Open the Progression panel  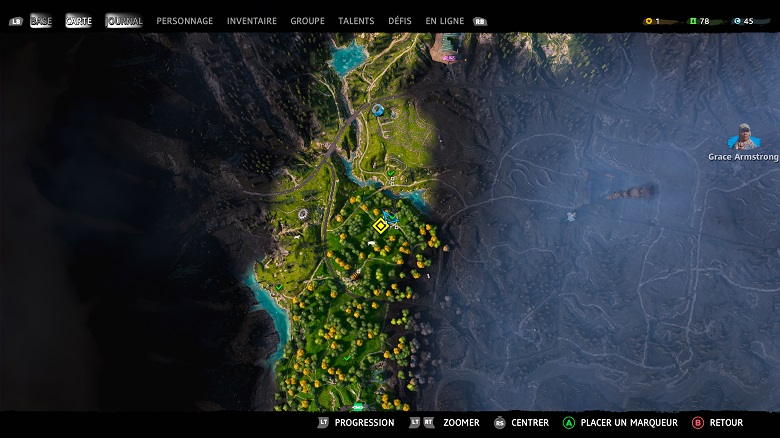point(355,423)
